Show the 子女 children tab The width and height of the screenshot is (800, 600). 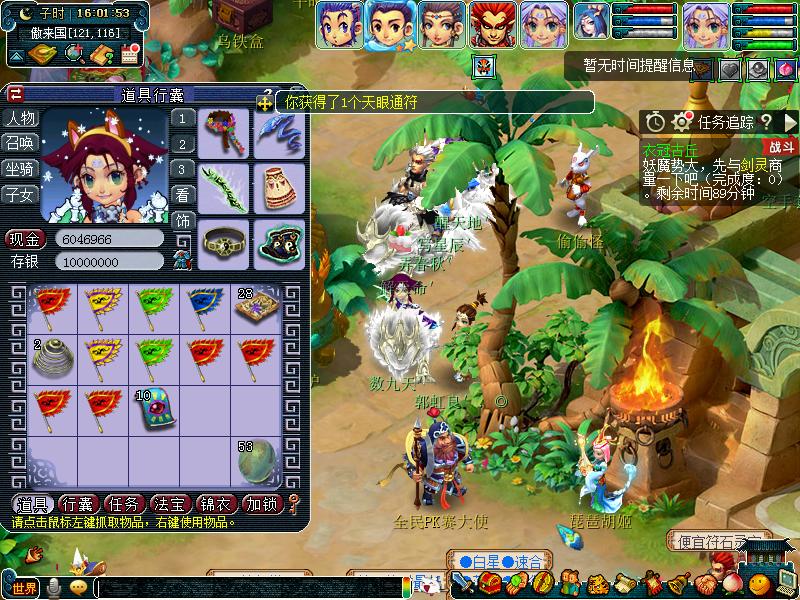point(20,195)
